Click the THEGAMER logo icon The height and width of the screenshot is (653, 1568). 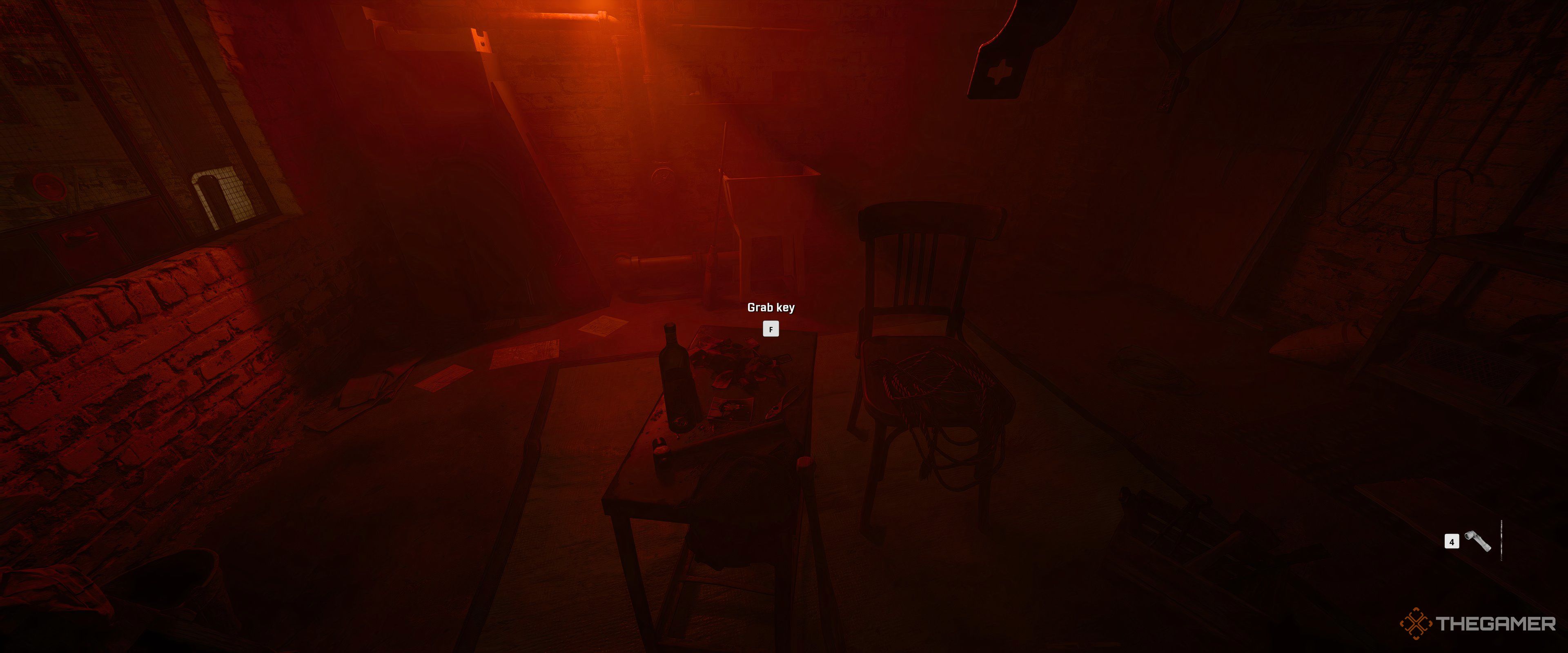[x=1415, y=624]
